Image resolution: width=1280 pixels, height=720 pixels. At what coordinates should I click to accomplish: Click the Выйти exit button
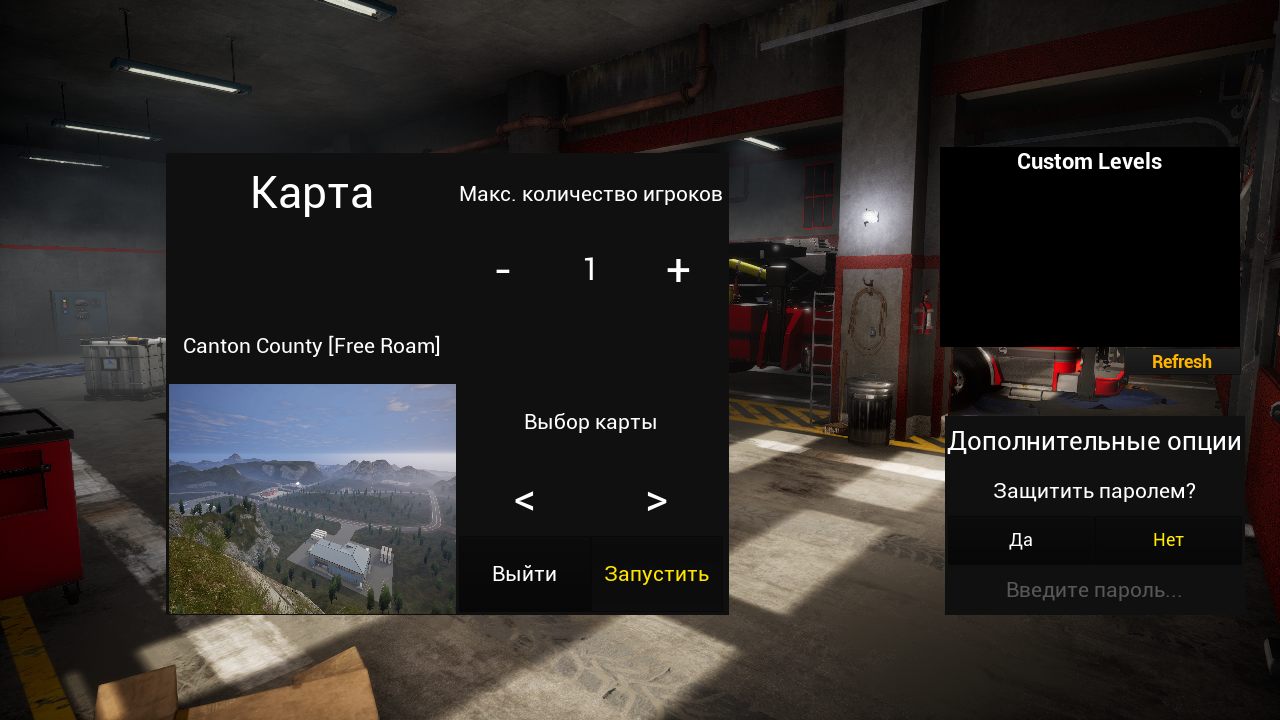tap(524, 574)
